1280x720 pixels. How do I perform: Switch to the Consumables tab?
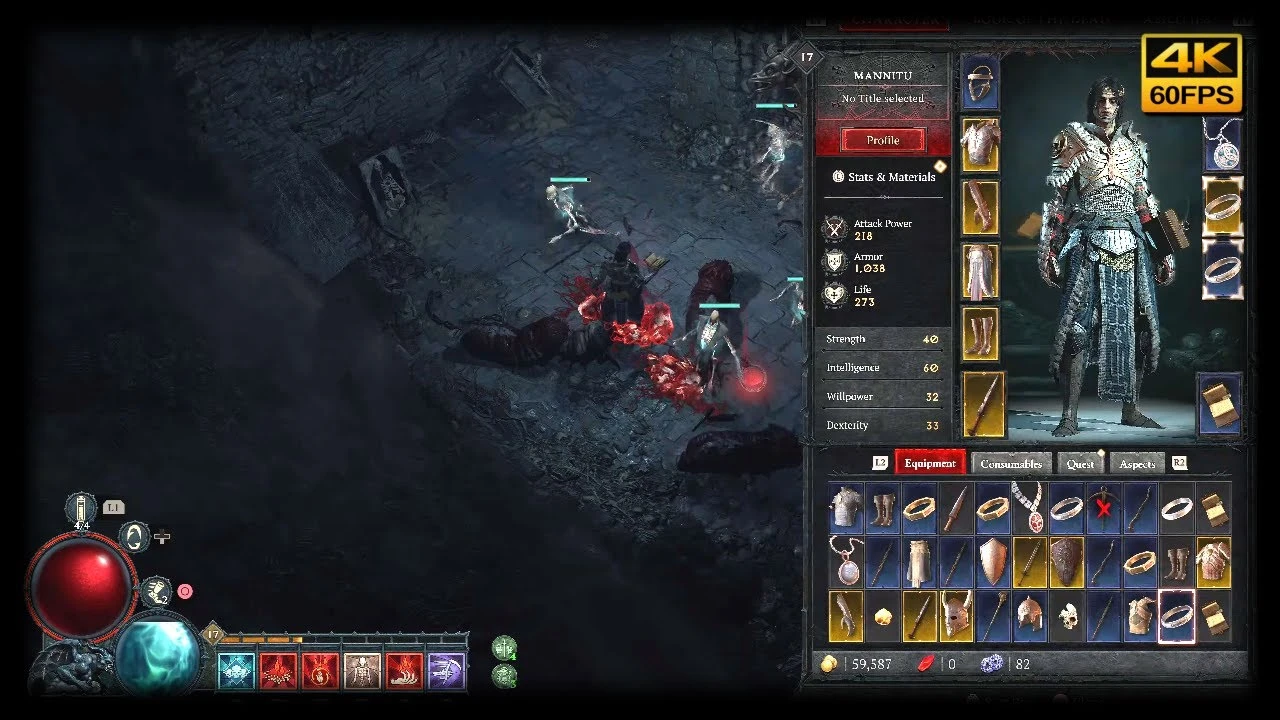click(1011, 464)
